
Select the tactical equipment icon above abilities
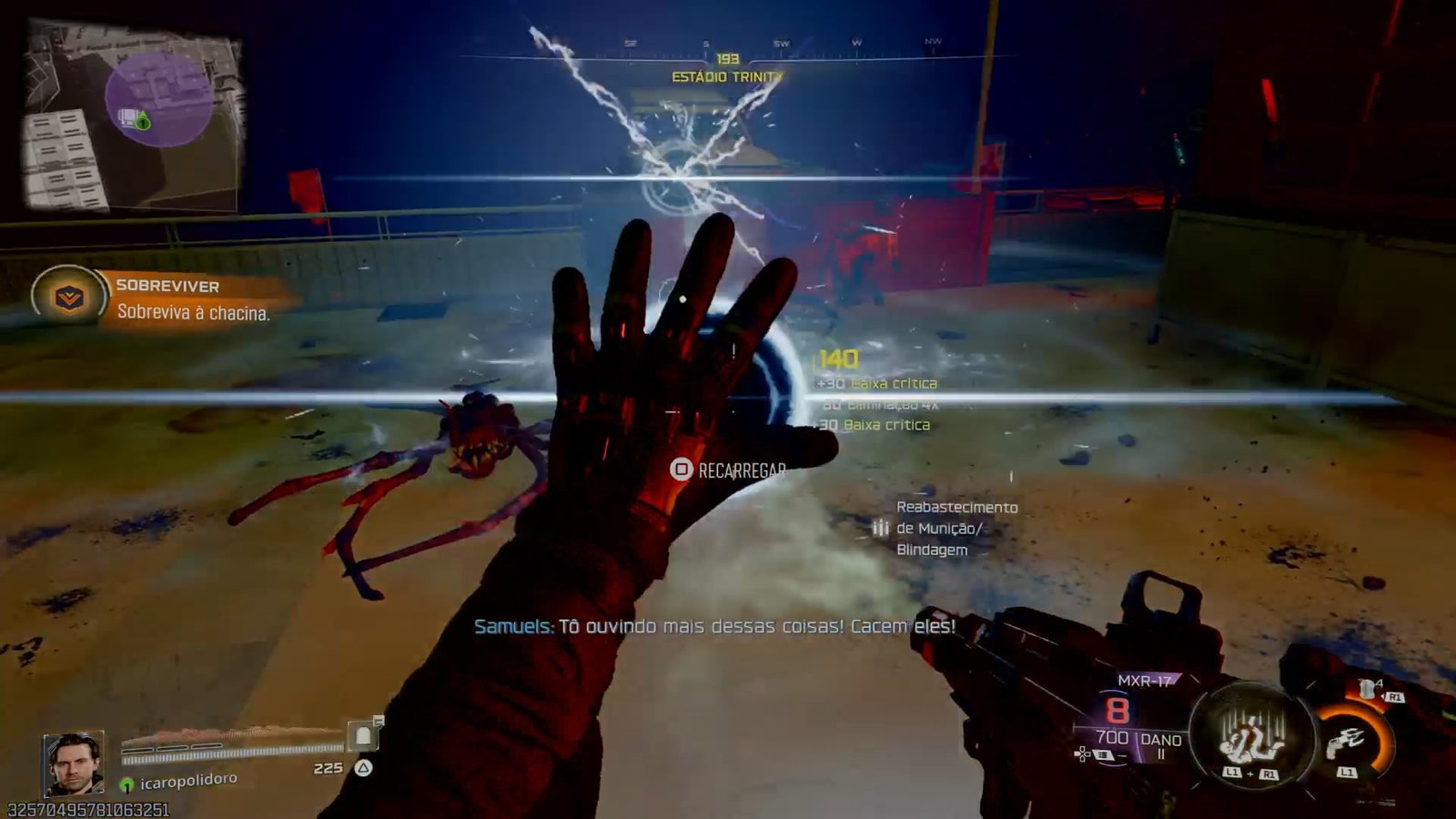1369,689
